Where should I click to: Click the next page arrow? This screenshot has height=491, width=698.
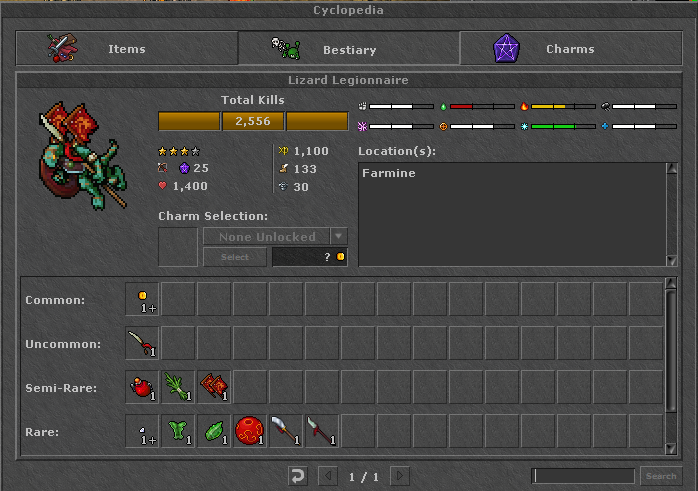click(400, 476)
